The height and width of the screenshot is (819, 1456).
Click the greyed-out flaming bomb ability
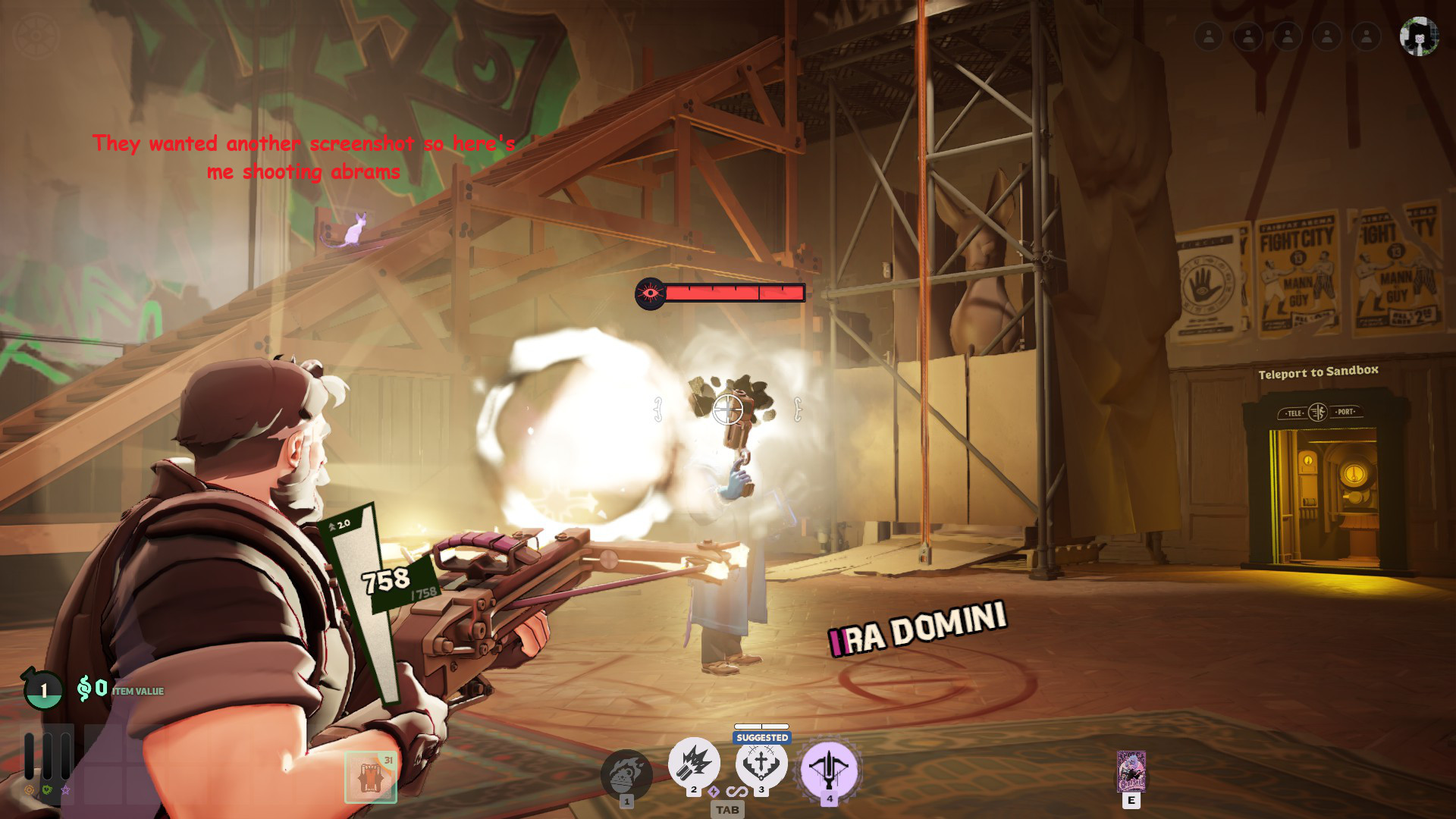626,773
